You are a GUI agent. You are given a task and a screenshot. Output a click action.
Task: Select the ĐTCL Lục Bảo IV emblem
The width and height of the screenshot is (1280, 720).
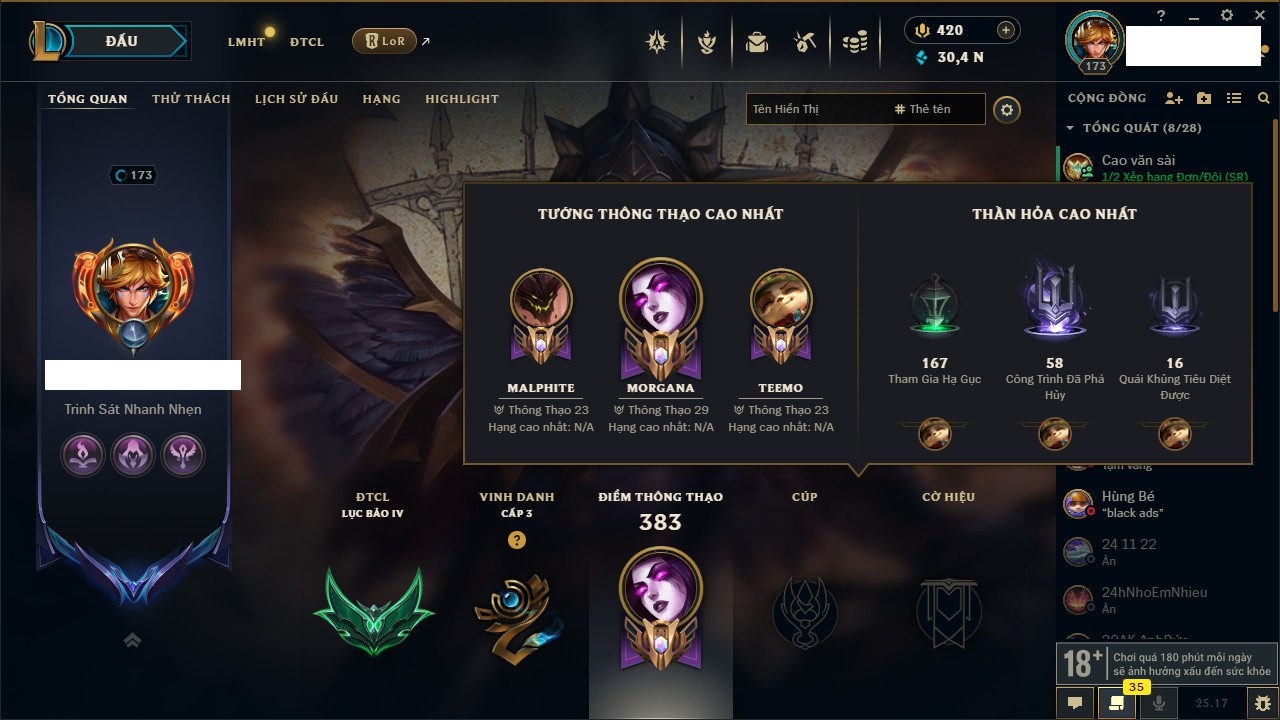(x=373, y=610)
